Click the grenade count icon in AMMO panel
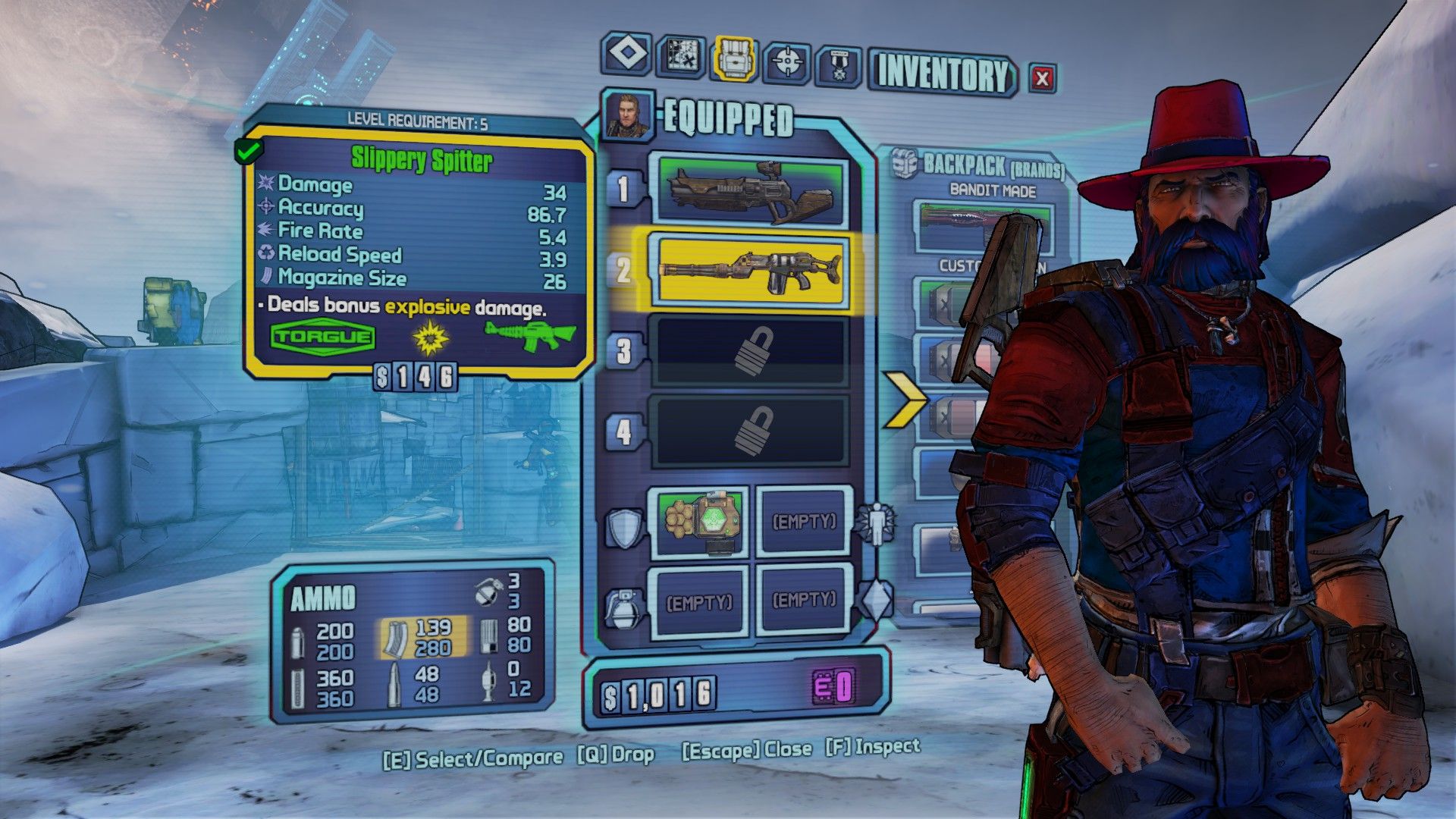Screen dimensions: 1456x819 [488, 588]
